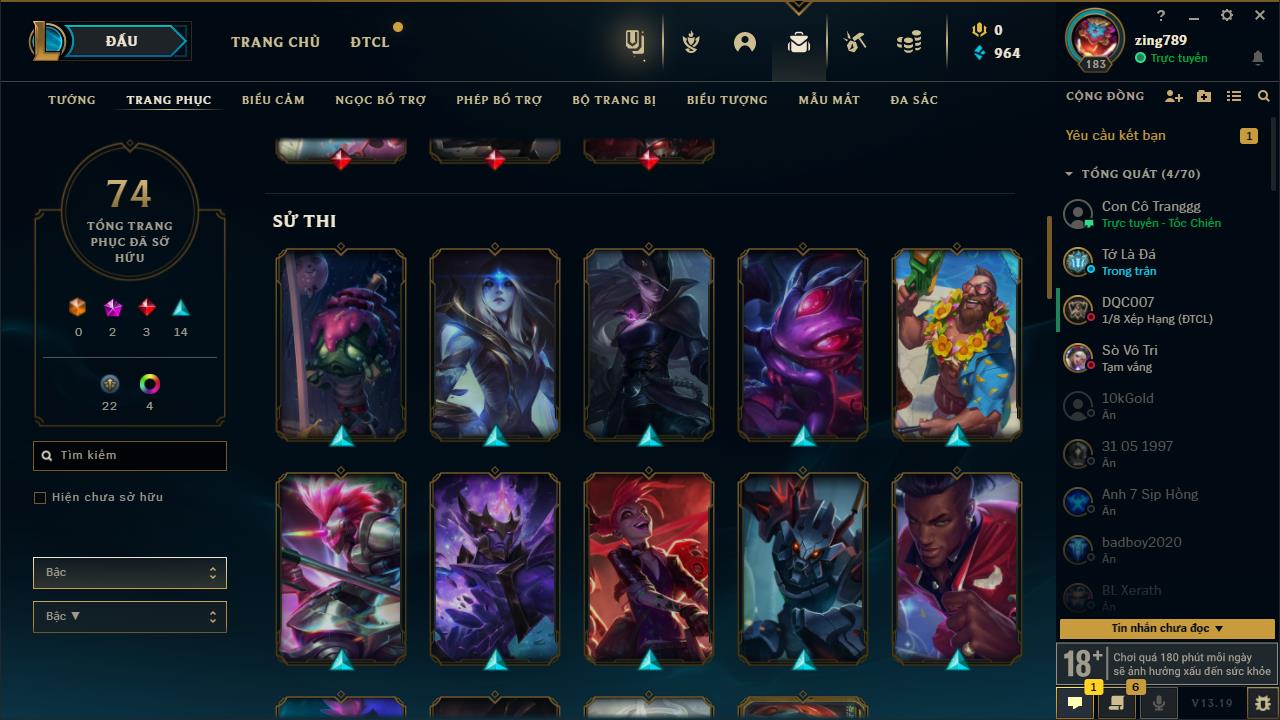Click the Tìm kiếm search field
This screenshot has height=720, width=1280.
(x=129, y=455)
